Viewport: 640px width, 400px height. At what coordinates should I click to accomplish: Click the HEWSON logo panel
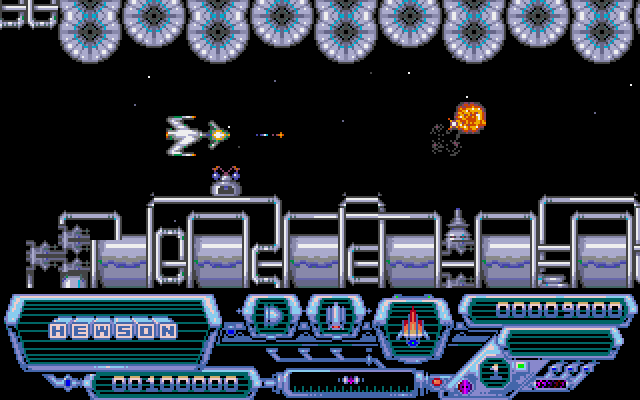(x=113, y=329)
